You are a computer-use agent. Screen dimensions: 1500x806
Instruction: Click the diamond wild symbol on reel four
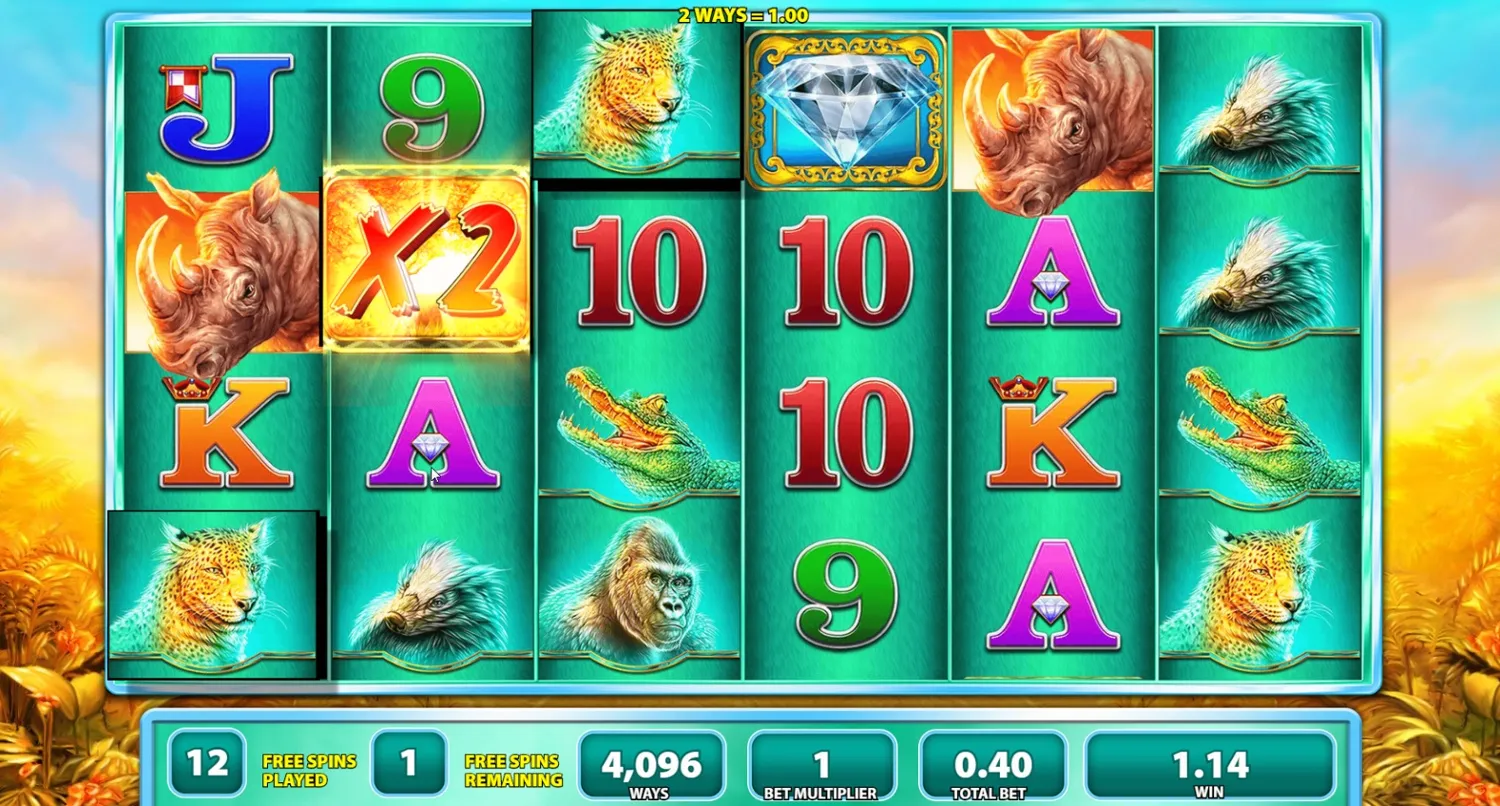(x=845, y=105)
